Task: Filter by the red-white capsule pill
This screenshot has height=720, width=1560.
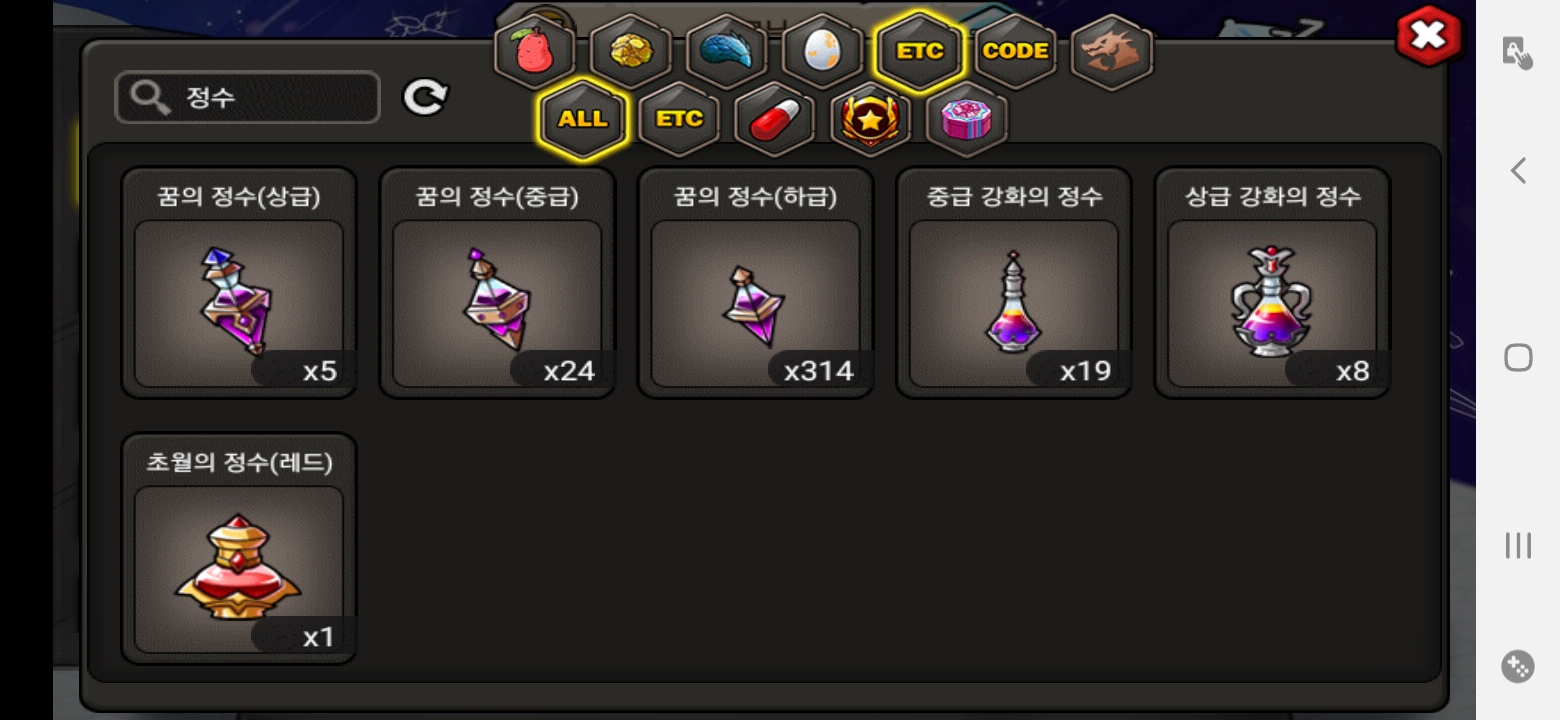Action: tap(775, 119)
